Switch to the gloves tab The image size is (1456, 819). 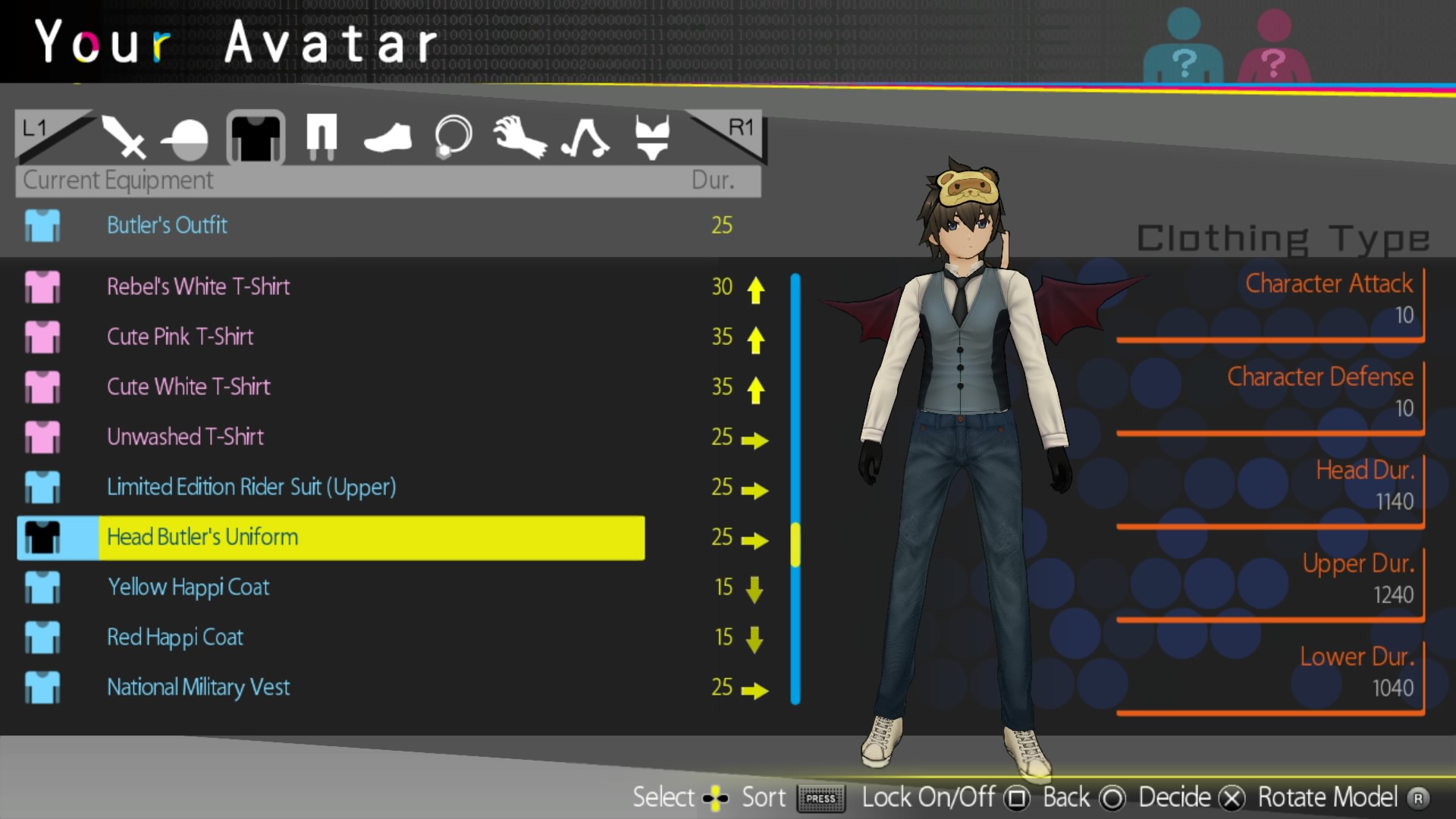(x=519, y=138)
